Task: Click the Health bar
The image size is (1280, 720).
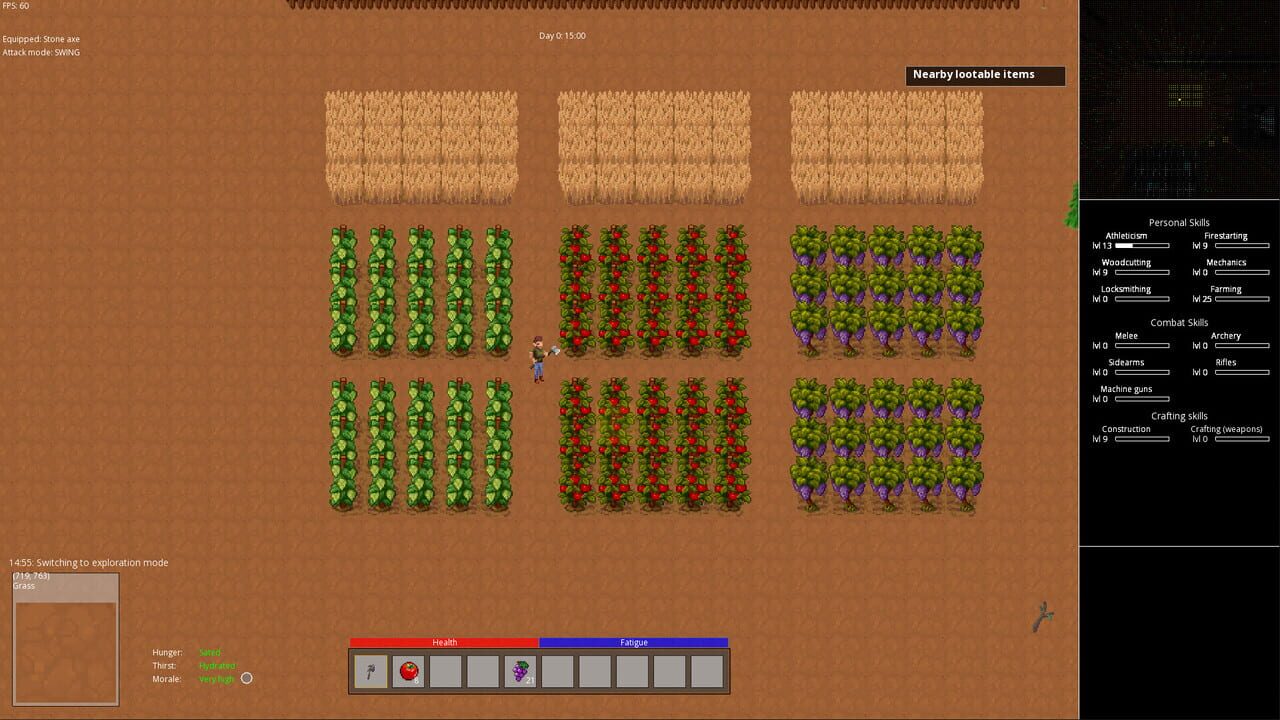Action: click(444, 642)
